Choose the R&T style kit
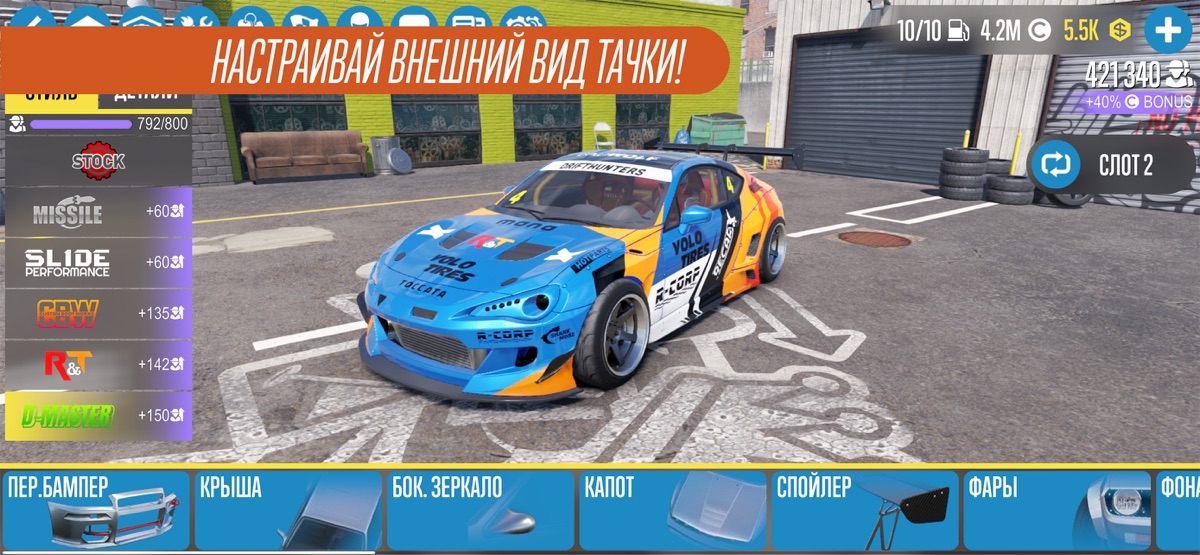This screenshot has width=1200, height=555. (98, 365)
